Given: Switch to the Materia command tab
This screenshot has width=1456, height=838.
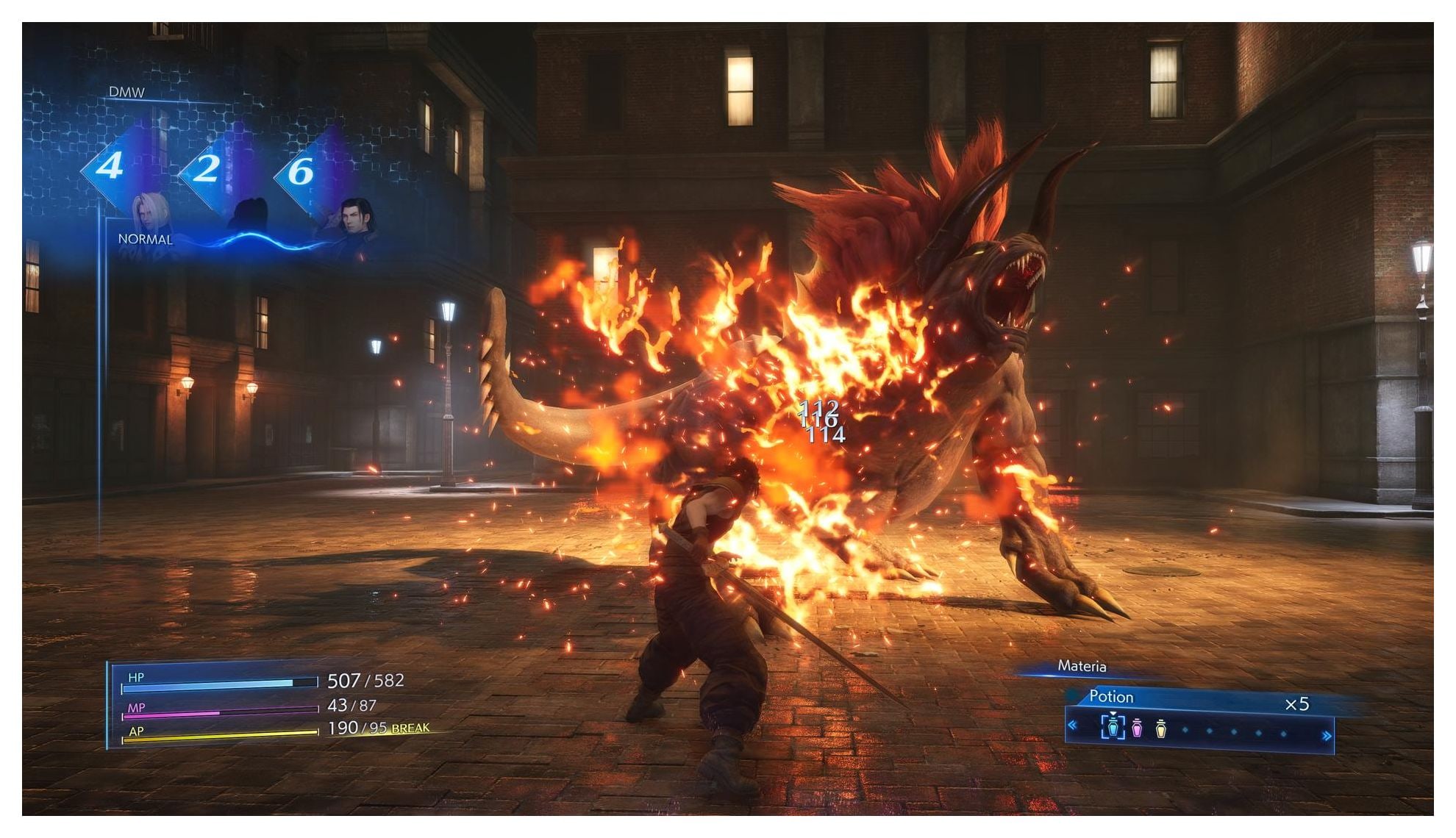Looking at the screenshot, I should pyautogui.click(x=1081, y=666).
